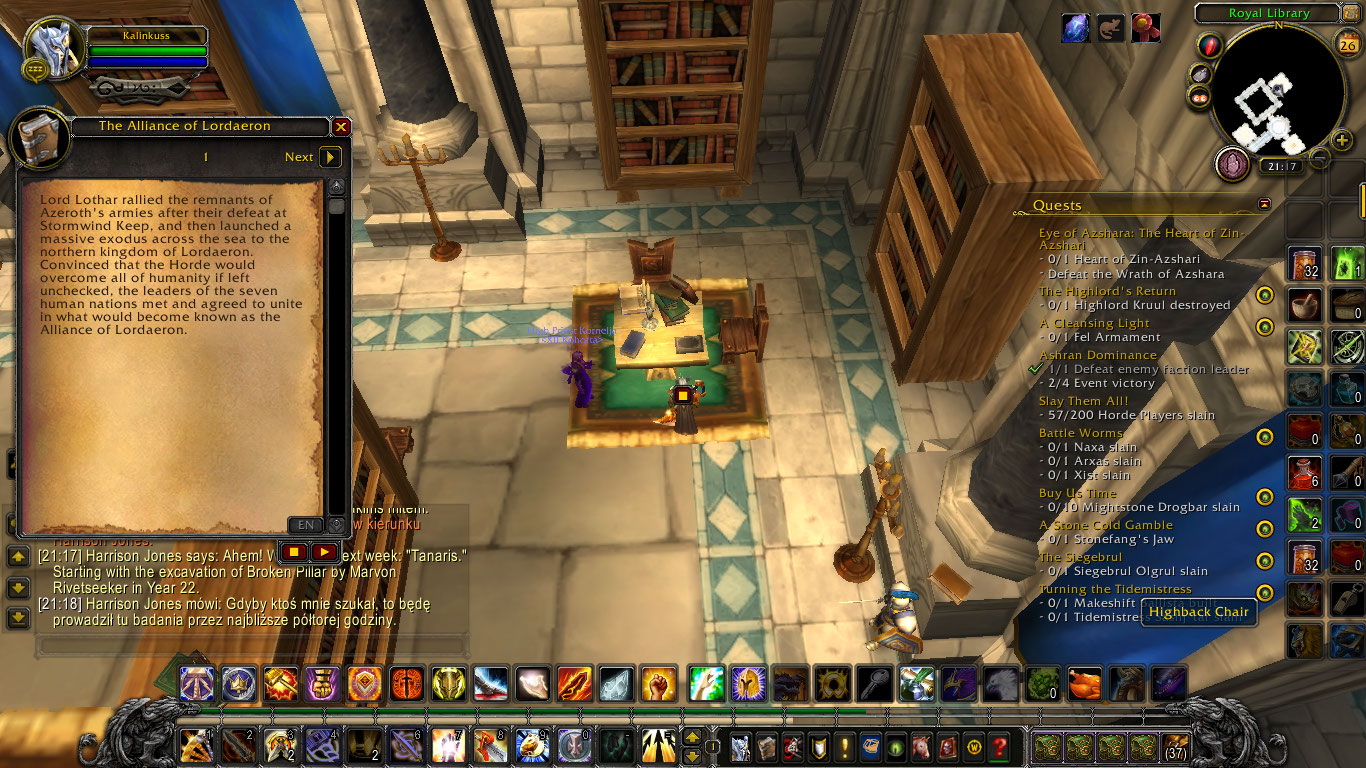1366x768 pixels.
Task: Open the Dungeon Finder green eye icon
Action: click(x=895, y=744)
